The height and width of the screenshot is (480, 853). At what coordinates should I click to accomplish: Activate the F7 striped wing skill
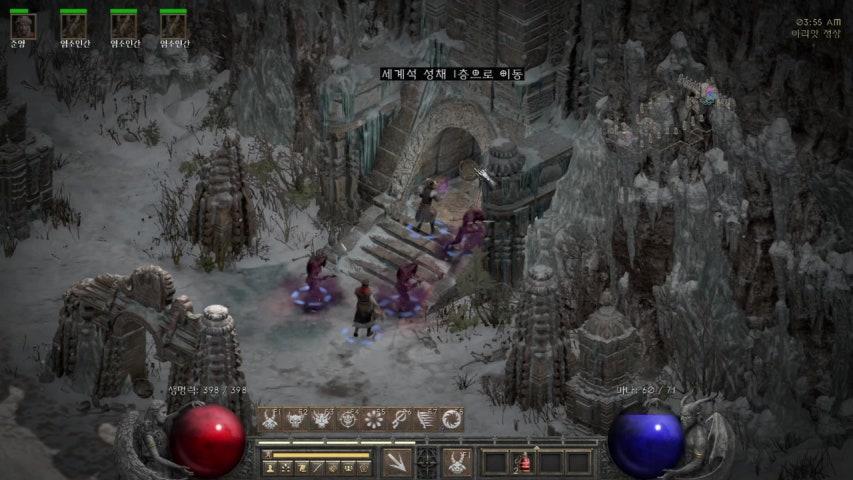pyautogui.click(x=427, y=419)
